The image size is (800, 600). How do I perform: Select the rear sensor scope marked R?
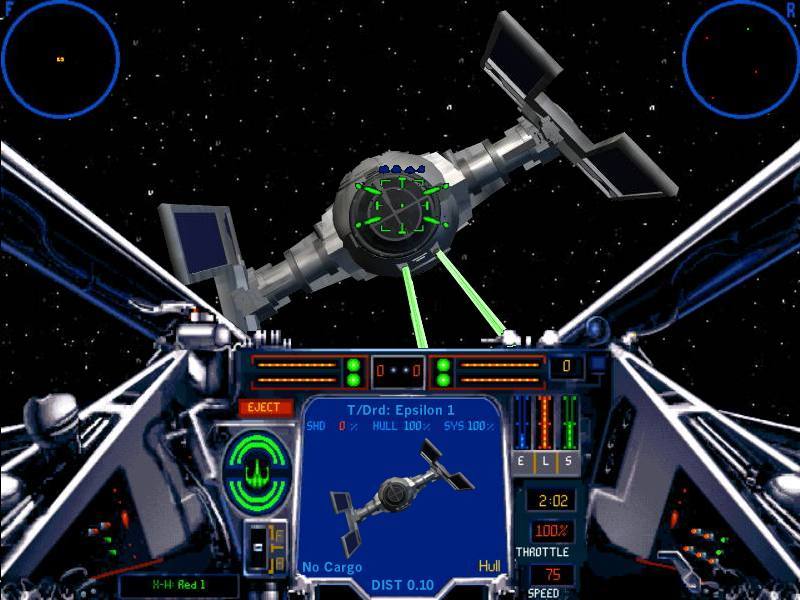coord(741,59)
